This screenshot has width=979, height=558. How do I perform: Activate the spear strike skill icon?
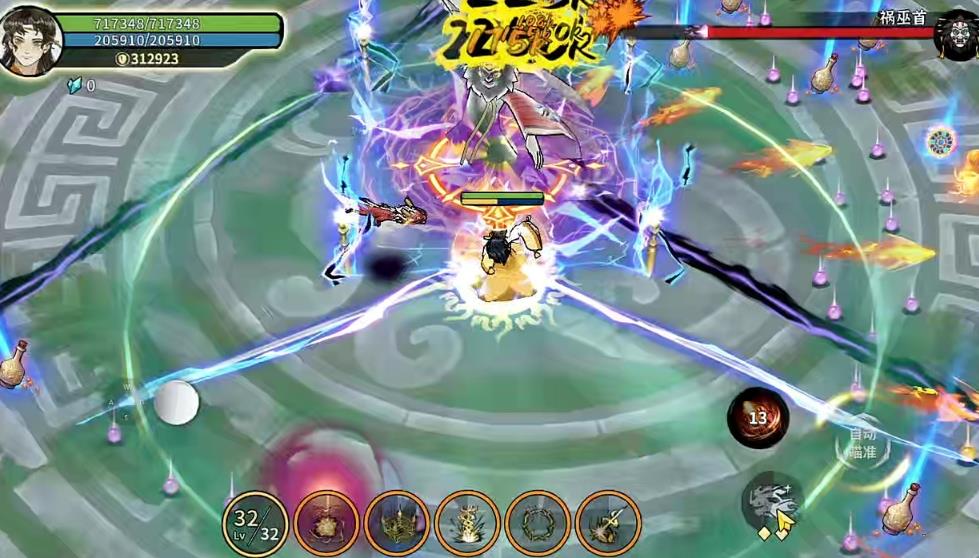(x=608, y=522)
